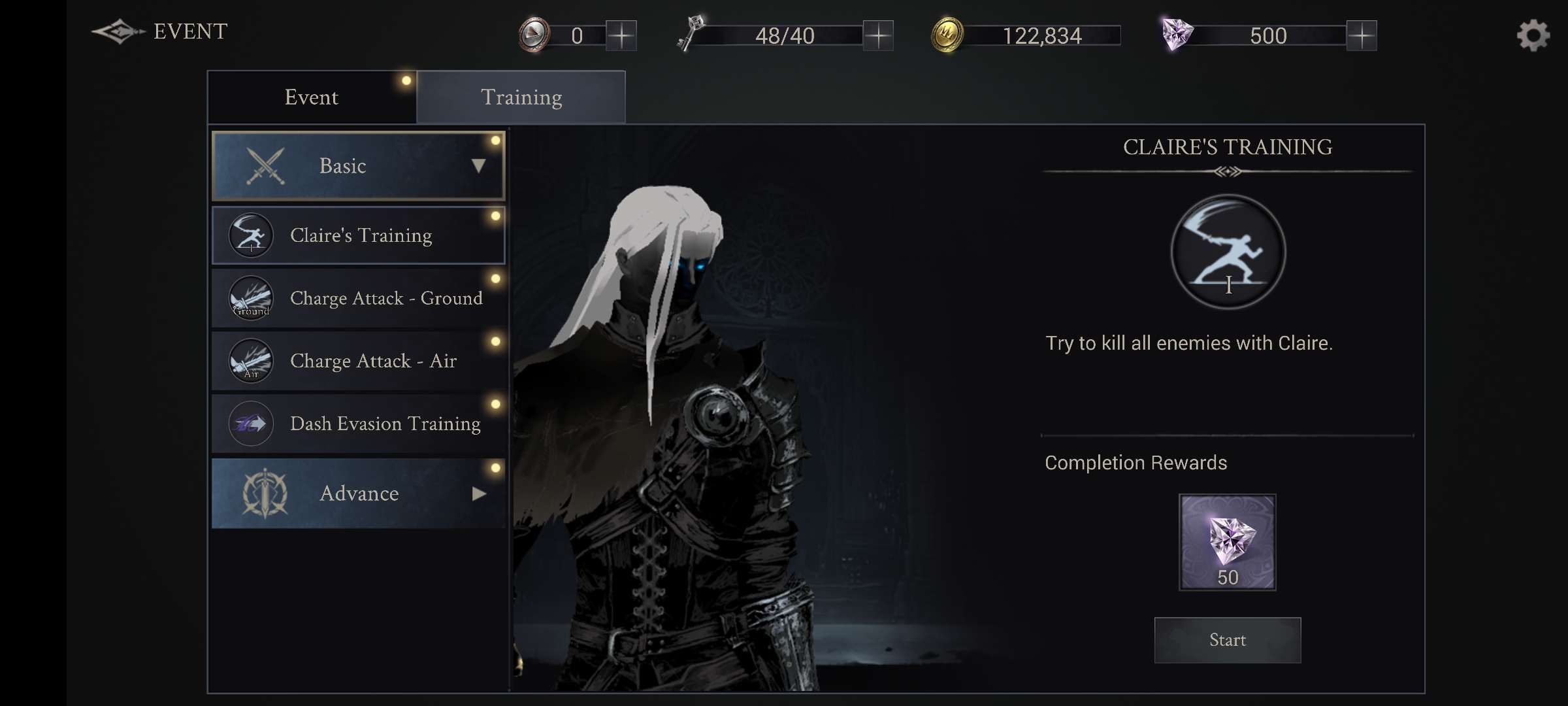Choose Charge Attack - Air training

[358, 361]
